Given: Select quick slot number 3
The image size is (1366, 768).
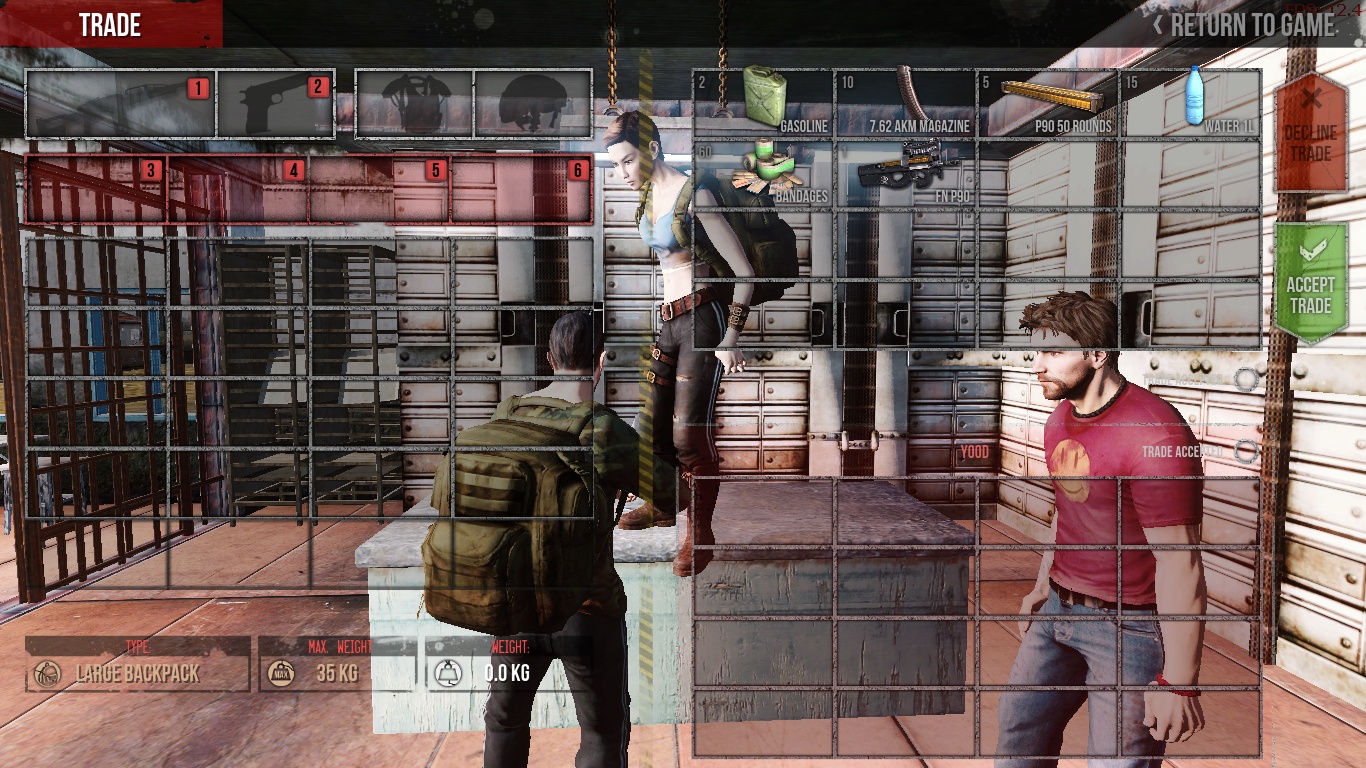Looking at the screenshot, I should tap(96, 189).
